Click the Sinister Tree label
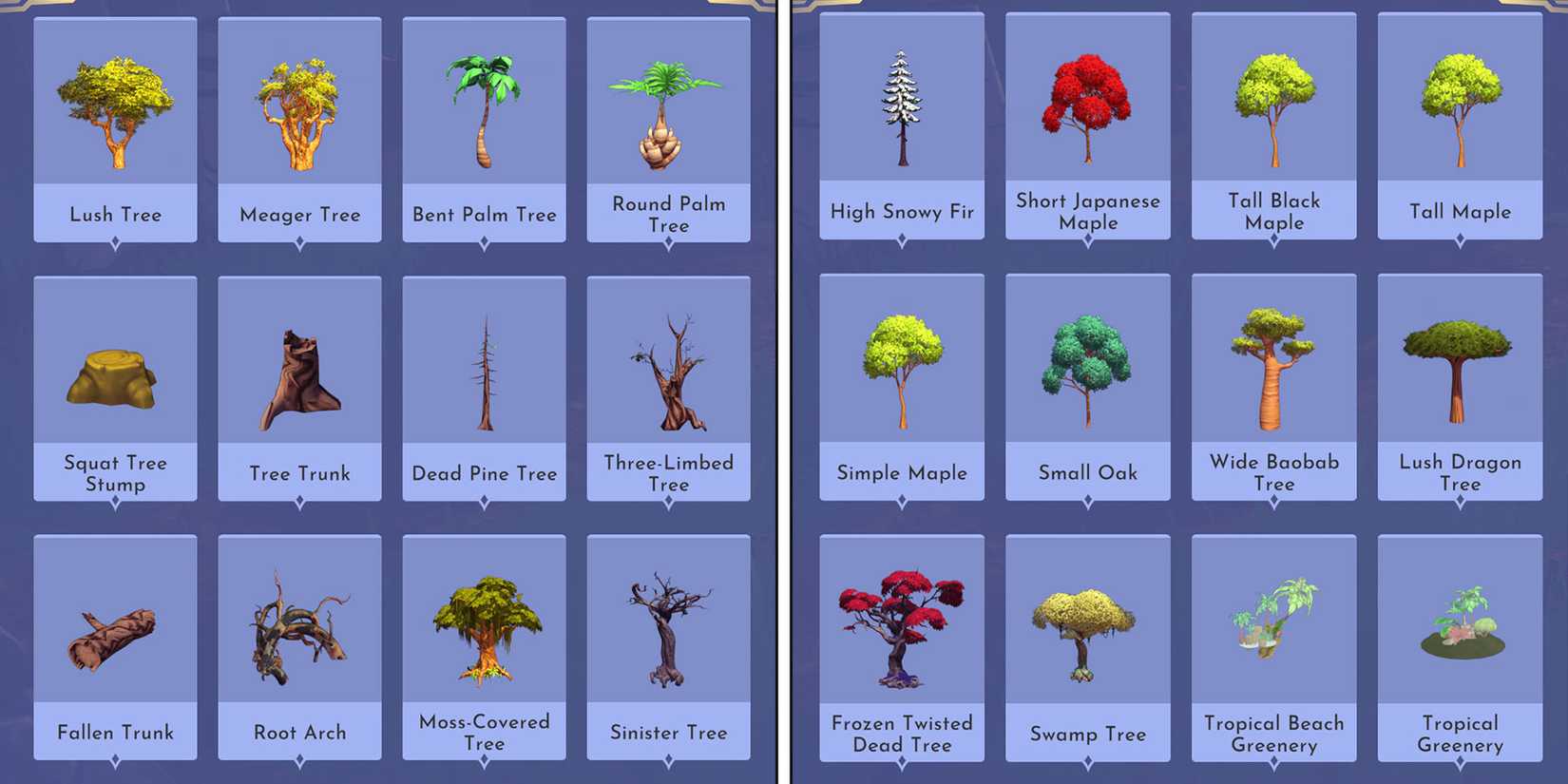This screenshot has width=1568, height=784. click(668, 733)
